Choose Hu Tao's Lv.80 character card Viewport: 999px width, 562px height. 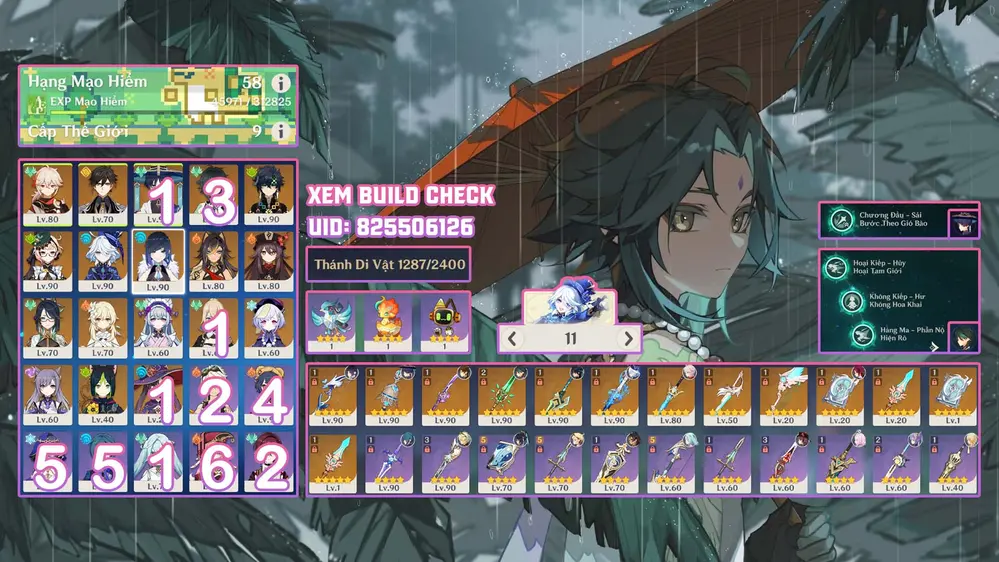[x=268, y=261]
